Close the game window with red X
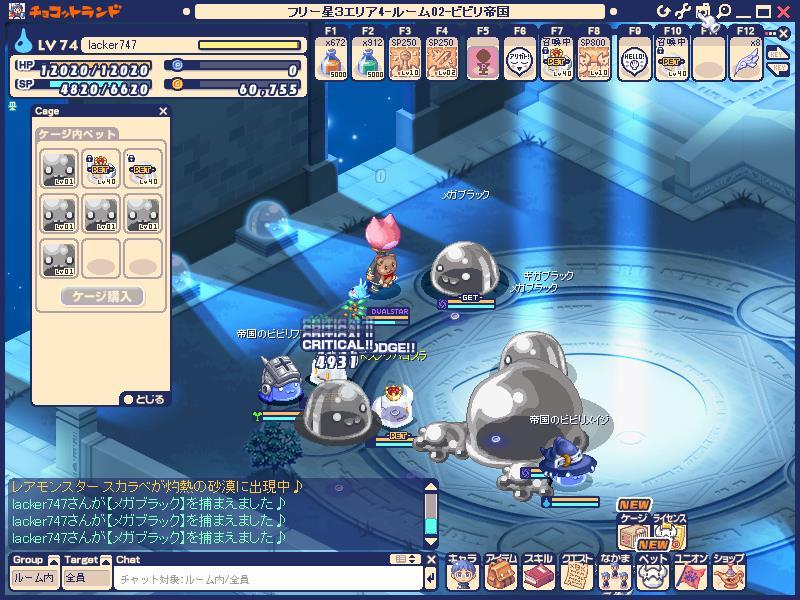This screenshot has height=600, width=800. click(781, 10)
